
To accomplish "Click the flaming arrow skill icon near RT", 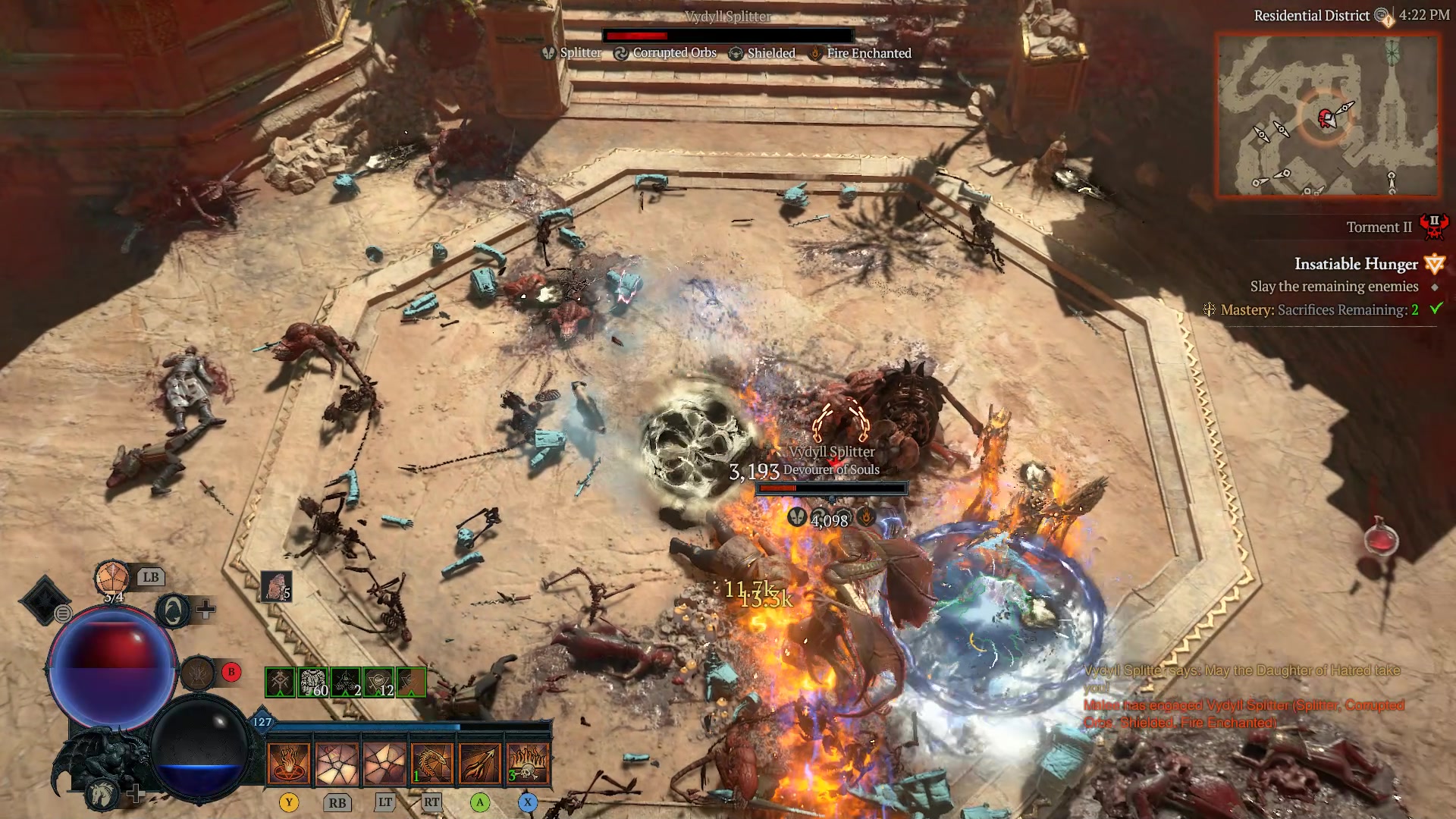I will [x=479, y=764].
